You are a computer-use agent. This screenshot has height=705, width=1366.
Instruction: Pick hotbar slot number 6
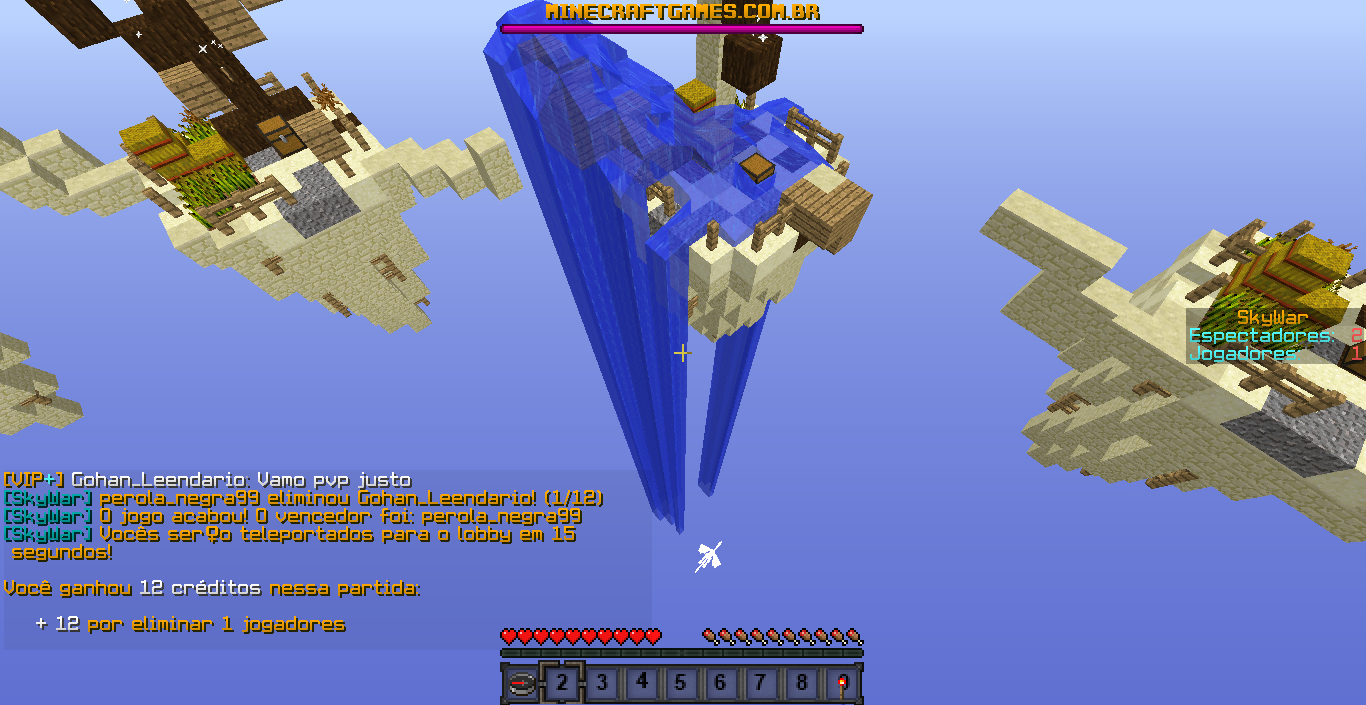pyautogui.click(x=721, y=684)
